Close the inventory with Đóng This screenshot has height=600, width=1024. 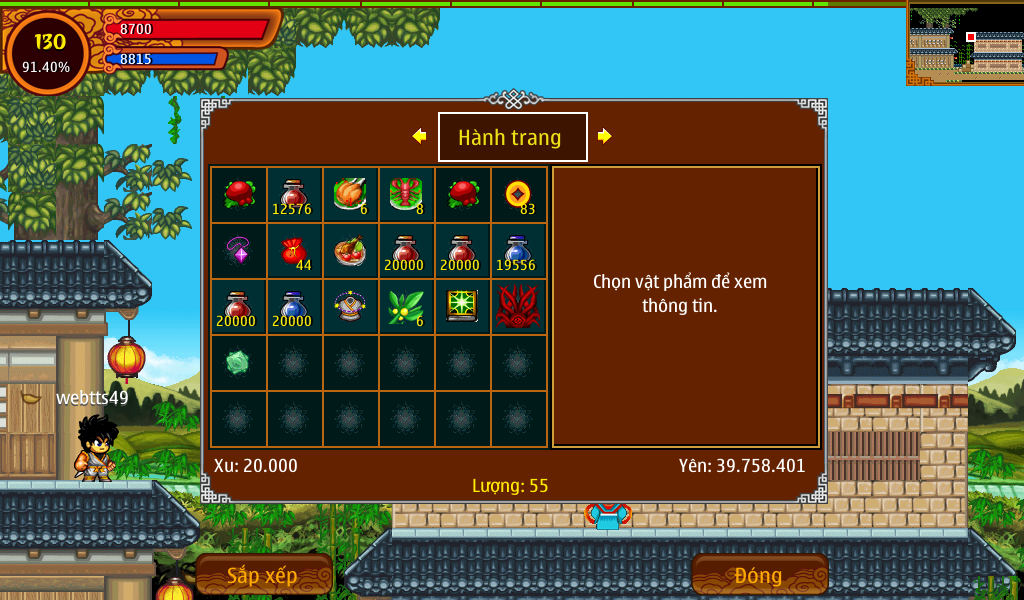coord(759,575)
